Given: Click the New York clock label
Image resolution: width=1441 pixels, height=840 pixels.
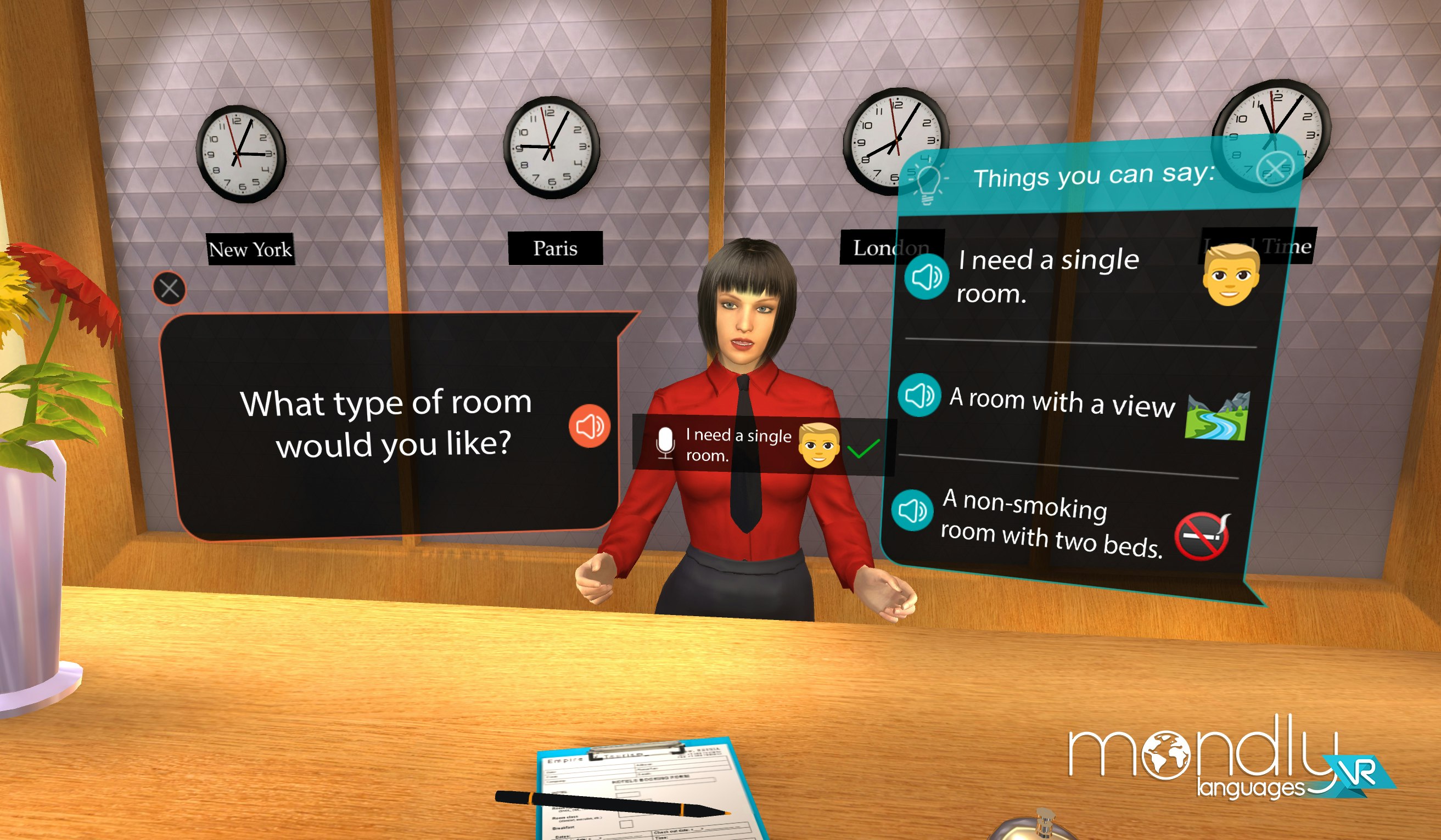Looking at the screenshot, I should click(250, 249).
